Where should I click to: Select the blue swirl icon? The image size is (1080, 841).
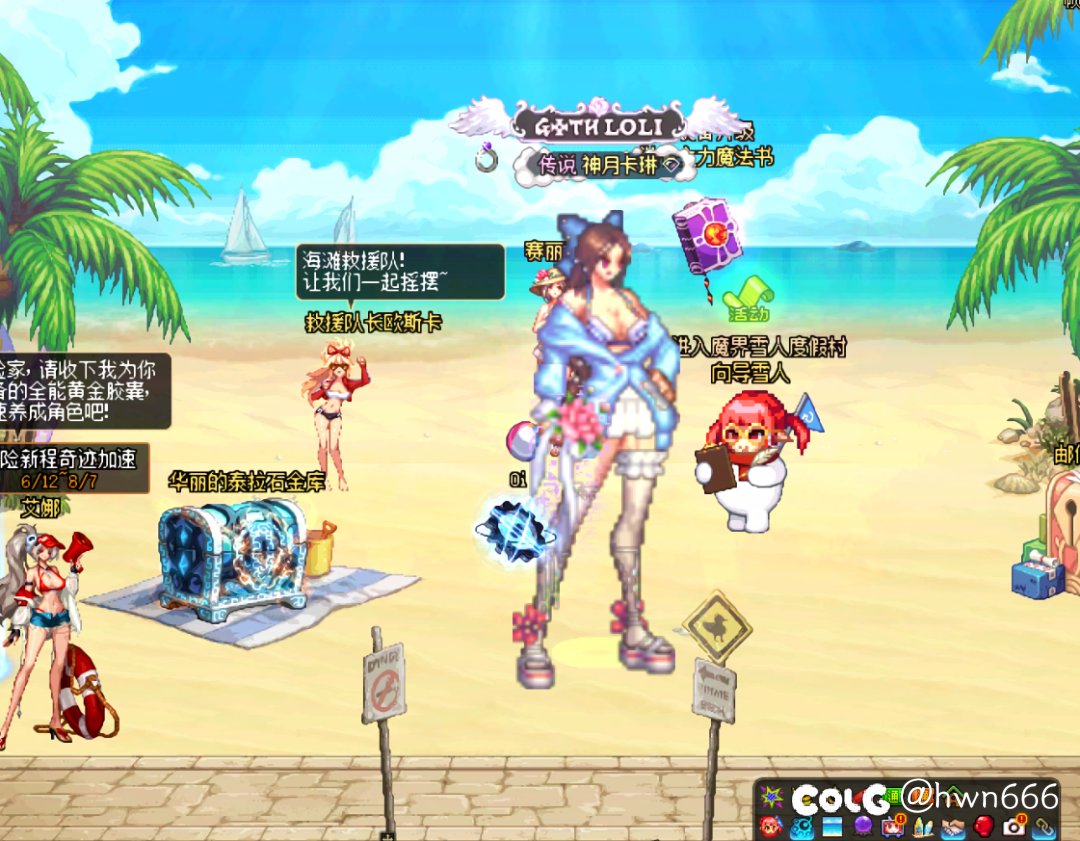(801, 826)
